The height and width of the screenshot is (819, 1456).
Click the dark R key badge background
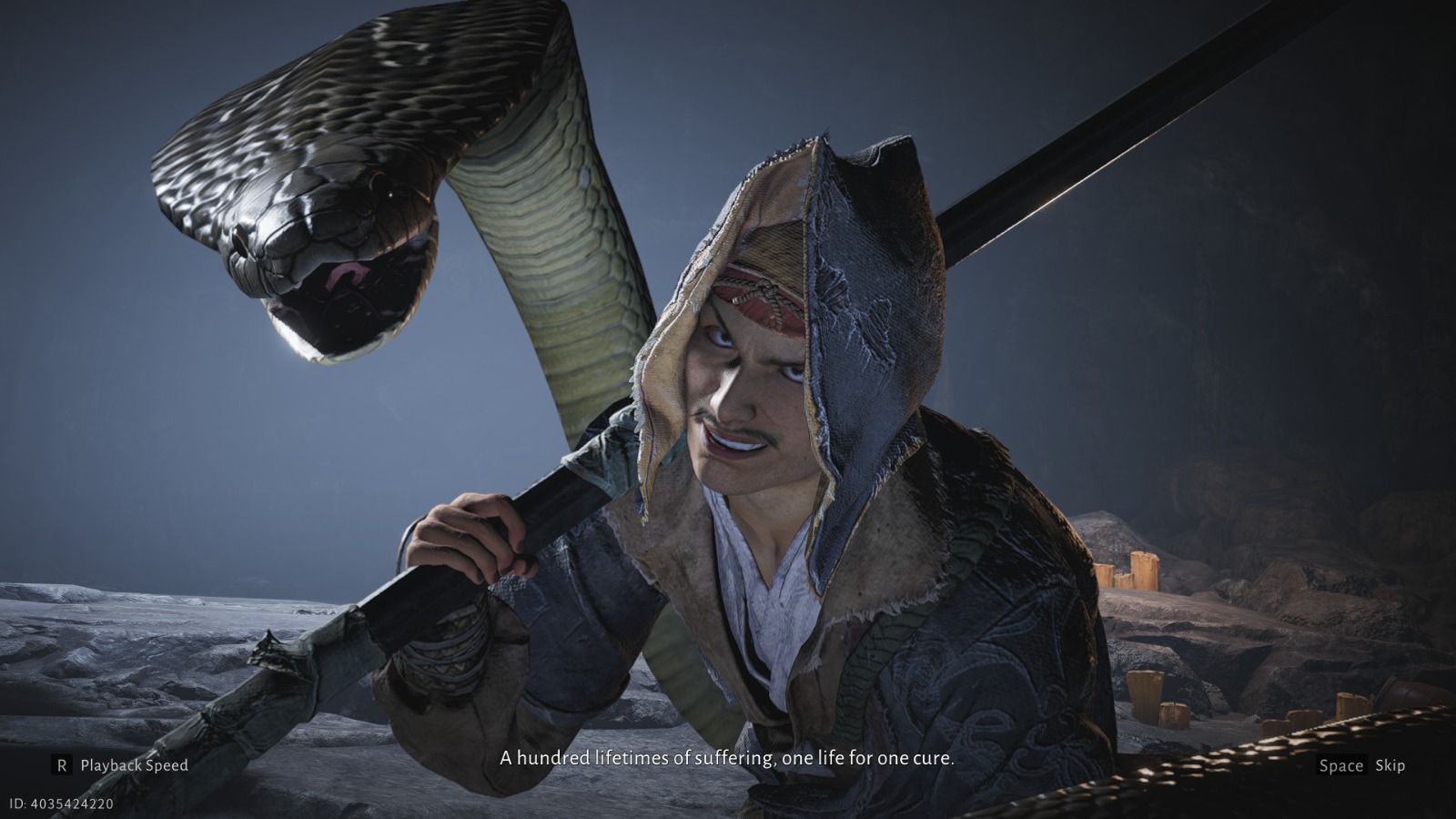click(x=60, y=765)
